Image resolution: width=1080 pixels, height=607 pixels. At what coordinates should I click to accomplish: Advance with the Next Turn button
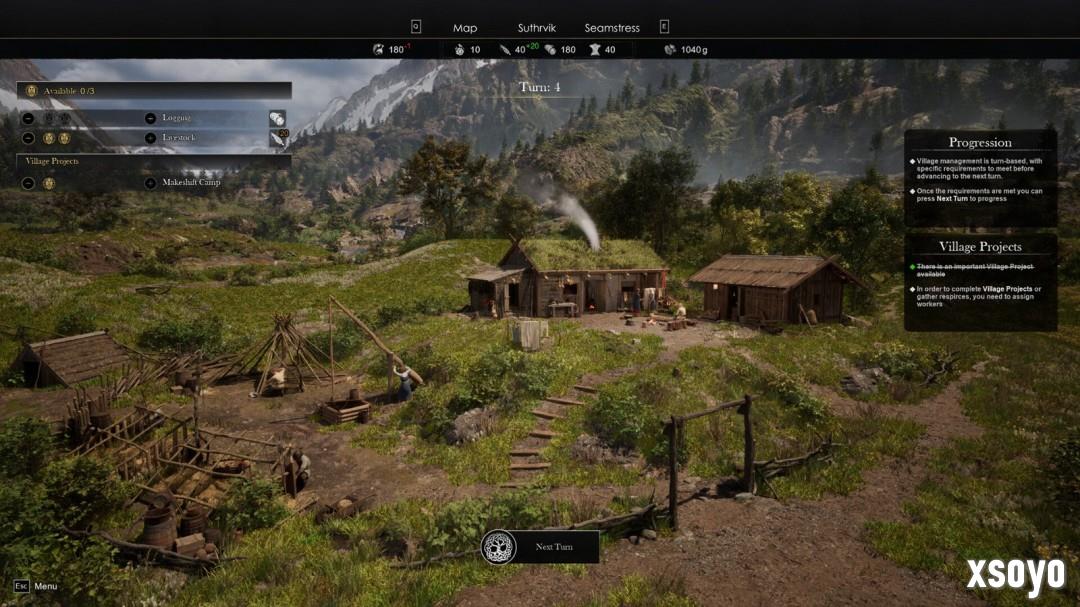pos(541,547)
